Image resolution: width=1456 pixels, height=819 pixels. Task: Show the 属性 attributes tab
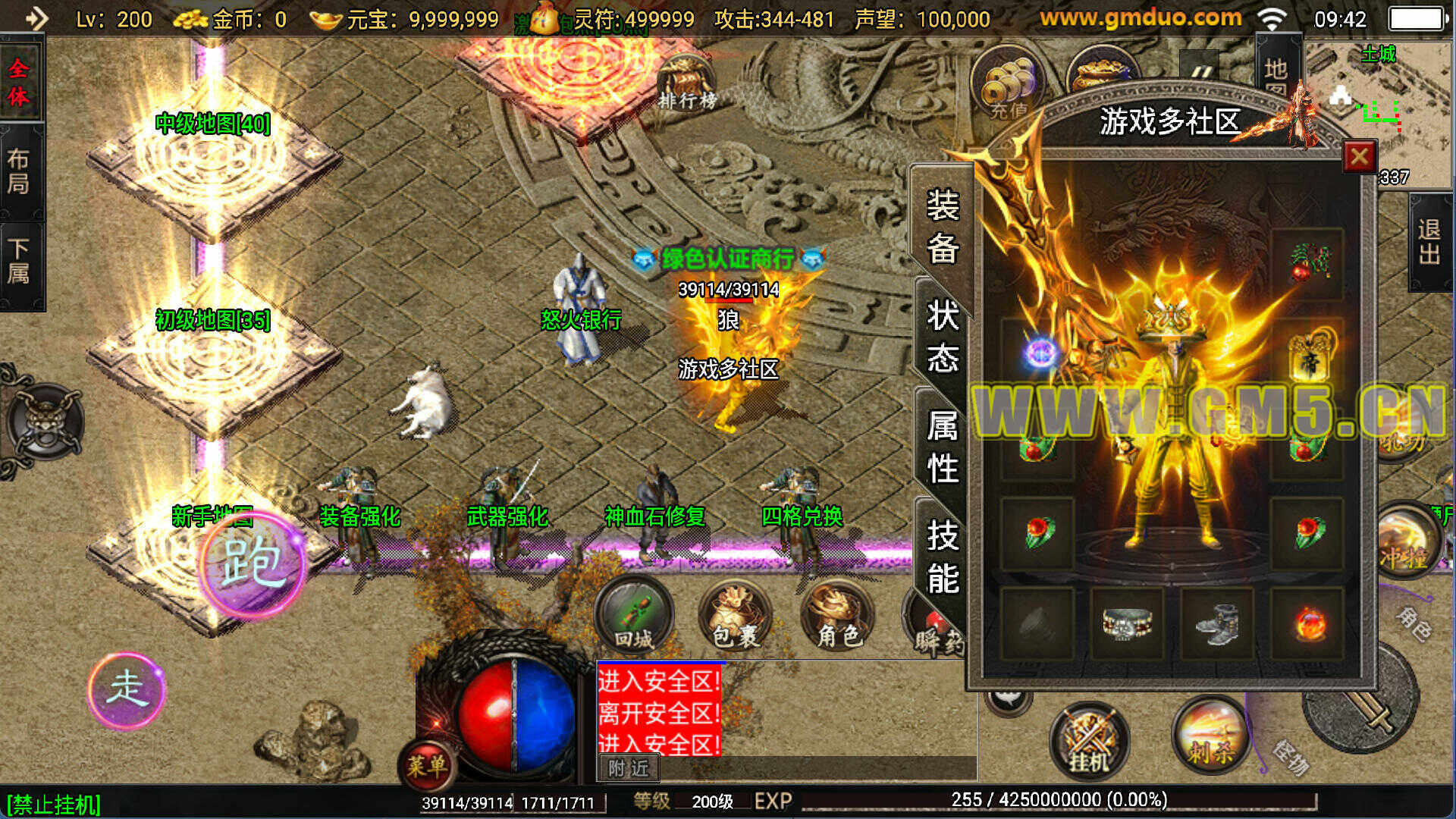[x=943, y=447]
